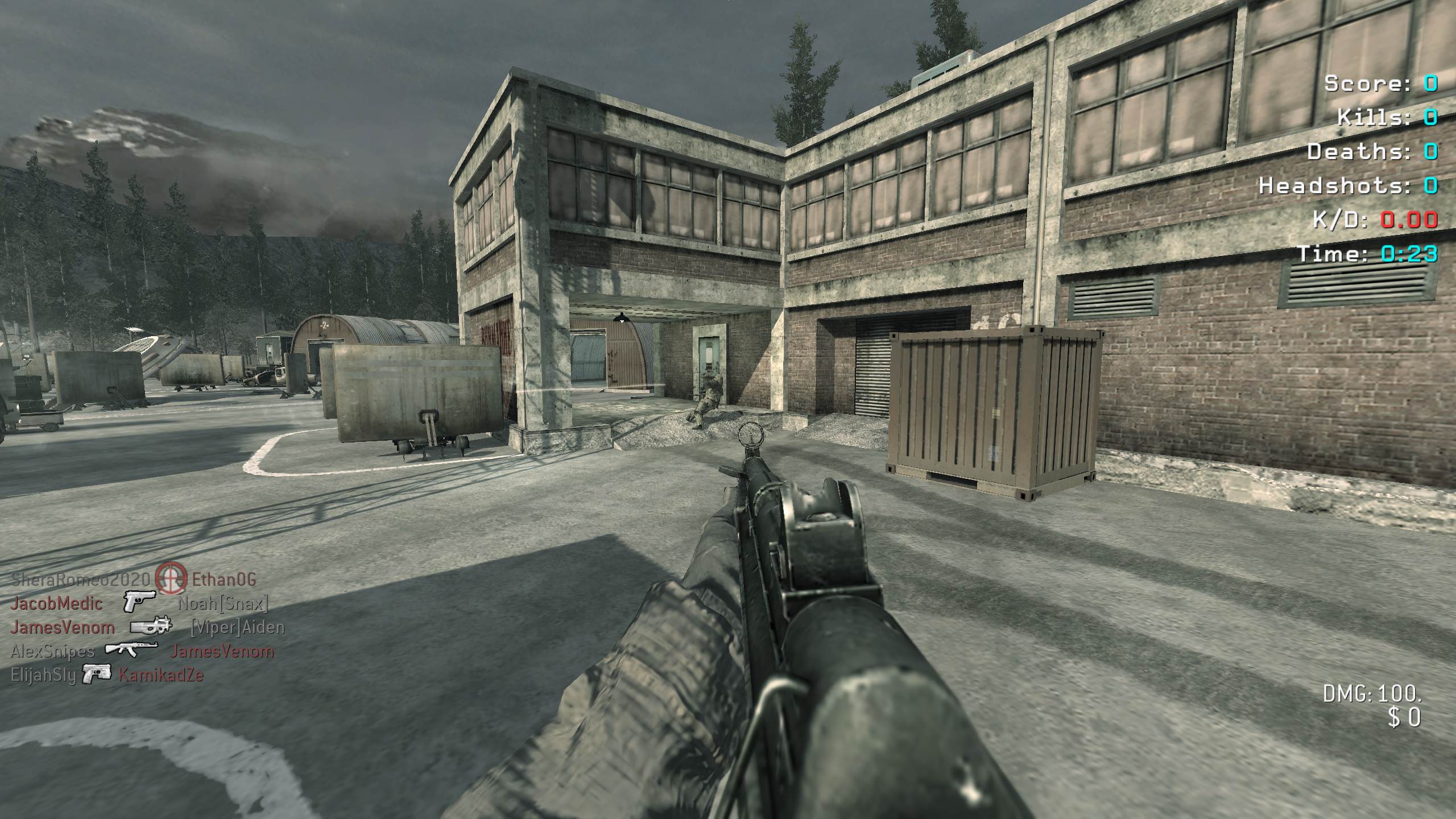The height and width of the screenshot is (819, 1456).
Task: Select player name SheraRomeo2020 in kill feed
Action: coord(81,580)
